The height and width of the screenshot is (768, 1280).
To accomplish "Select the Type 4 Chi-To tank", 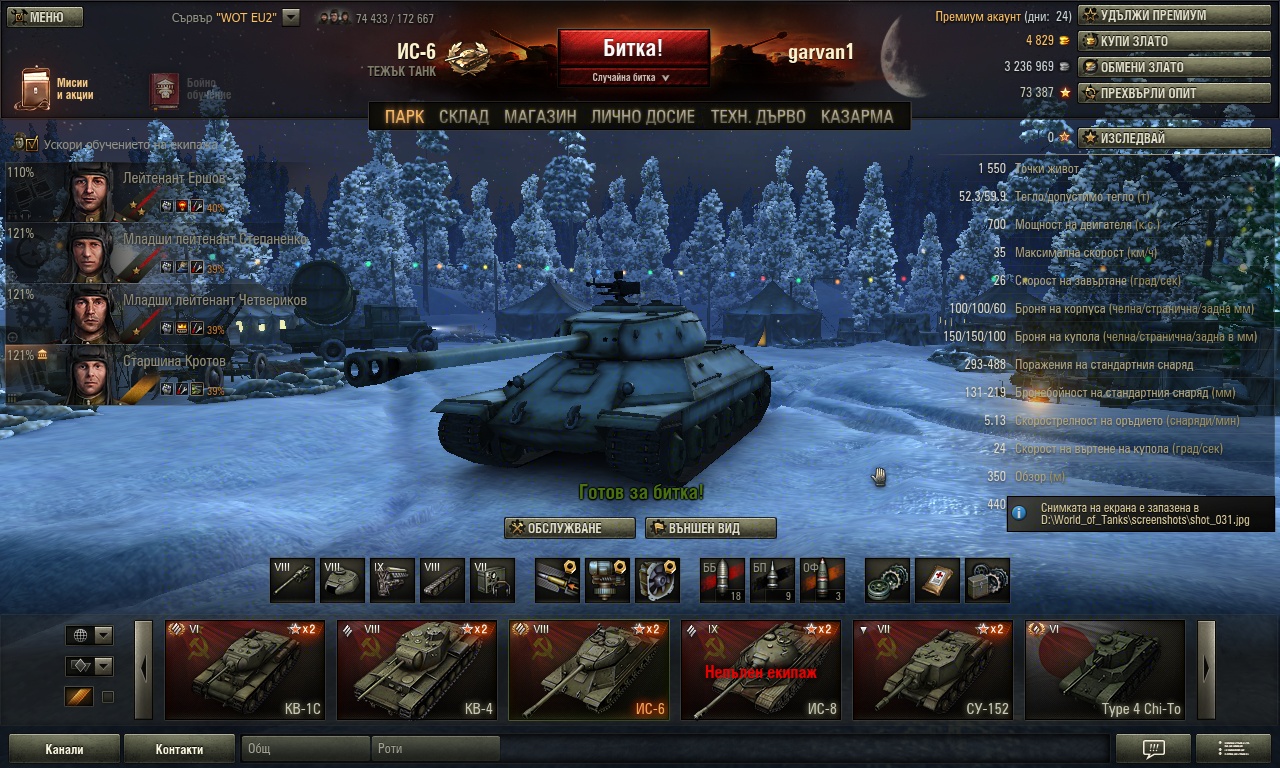I will tap(1104, 669).
